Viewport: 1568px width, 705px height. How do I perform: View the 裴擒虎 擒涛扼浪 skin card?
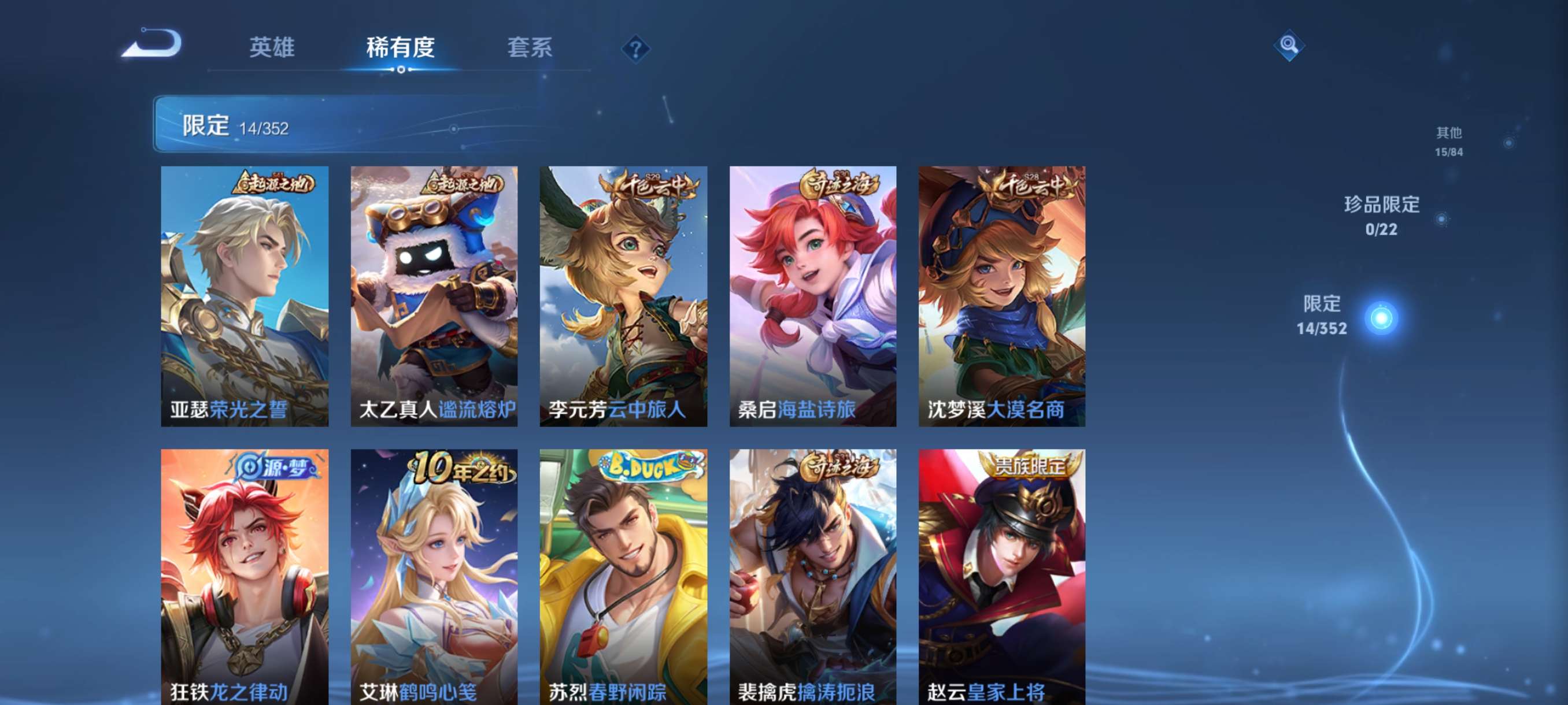click(x=812, y=577)
